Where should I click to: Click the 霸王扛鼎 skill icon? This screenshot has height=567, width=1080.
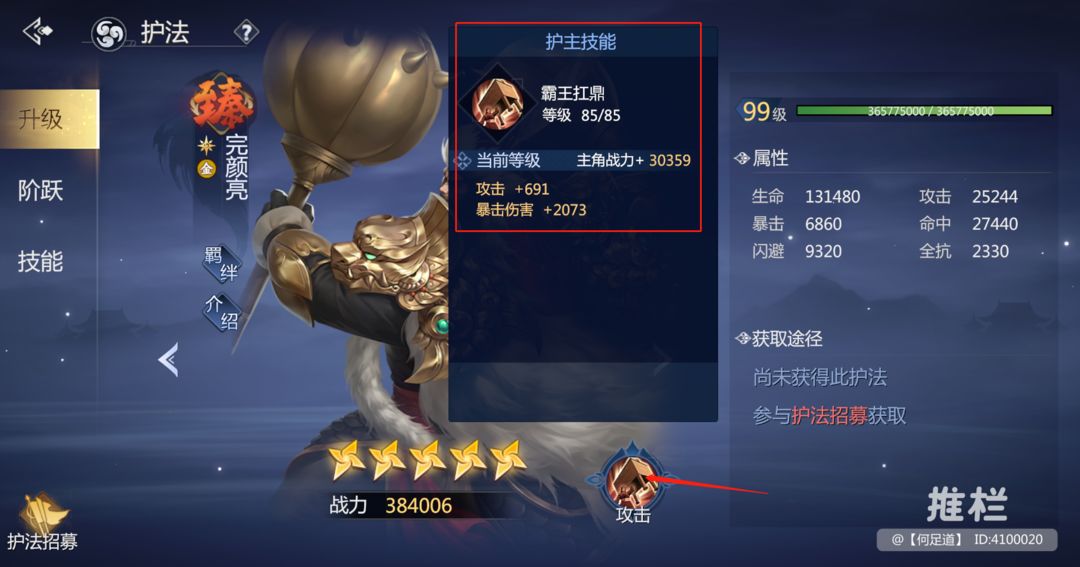495,103
